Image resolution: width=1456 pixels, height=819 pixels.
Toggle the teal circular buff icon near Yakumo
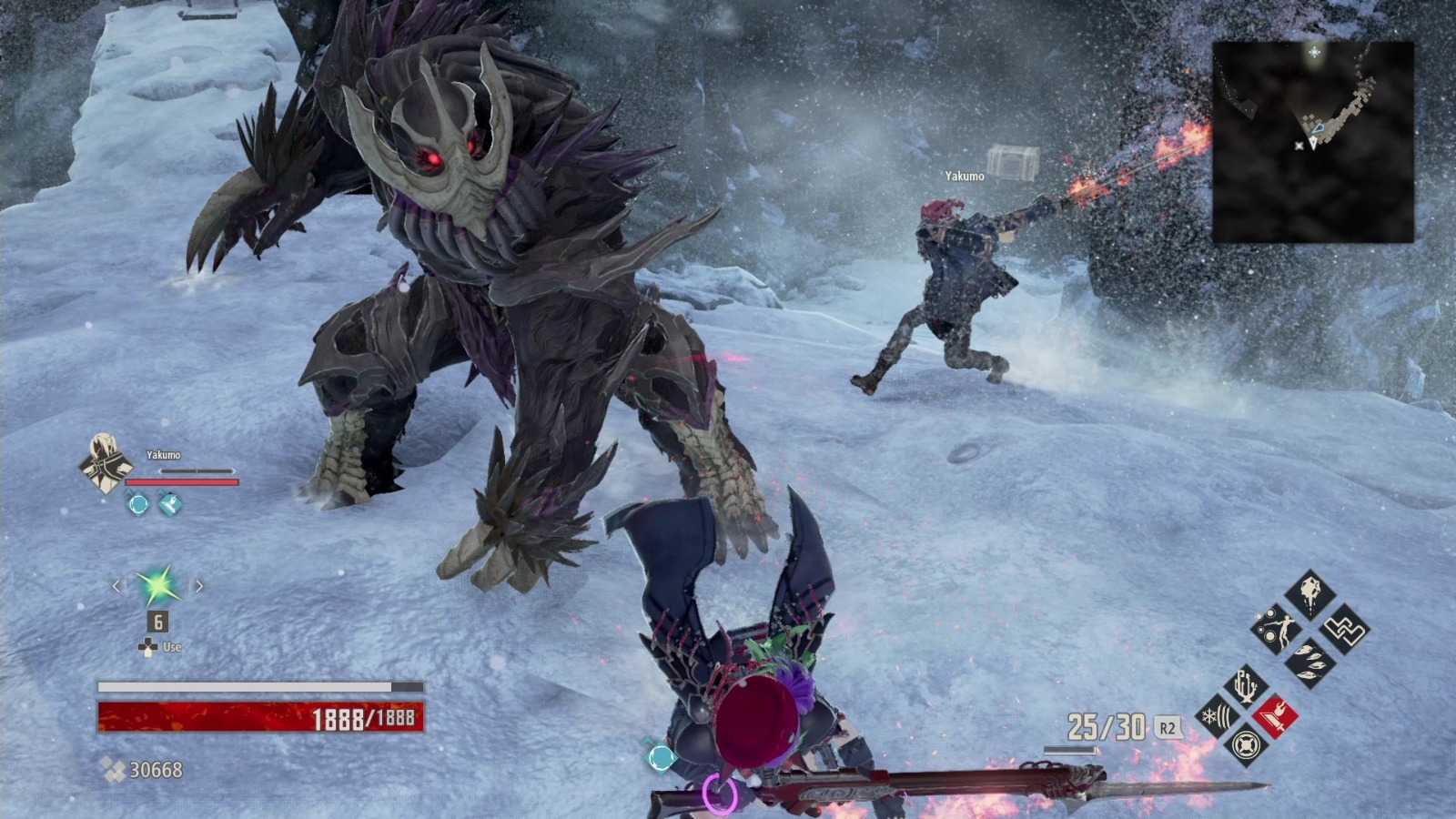[x=139, y=502]
